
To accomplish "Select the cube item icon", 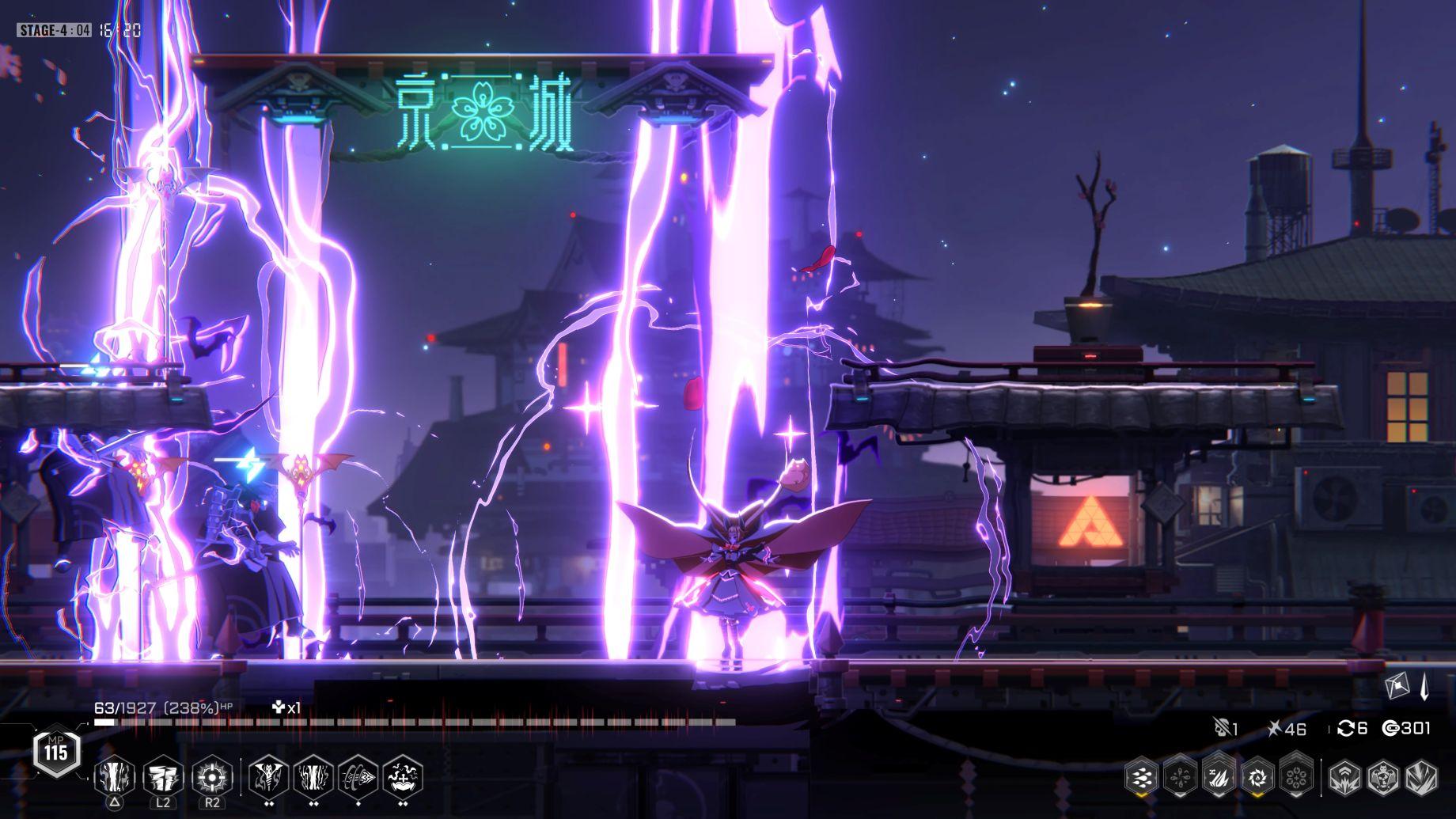I will coord(1398,686).
